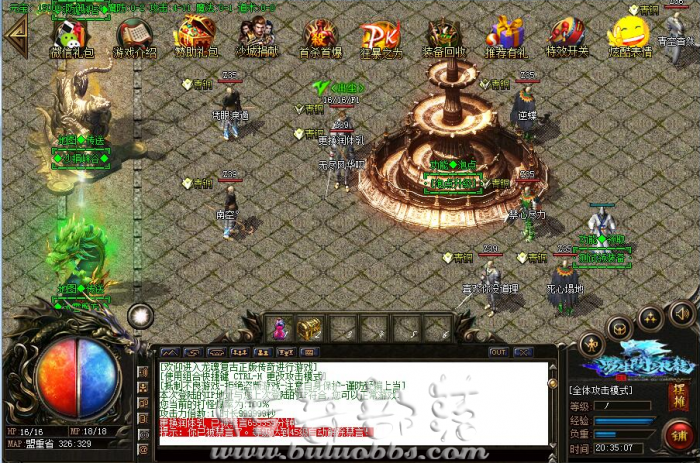
Task: Select the golden treasure chest hotbar slot
Action: click(x=310, y=327)
